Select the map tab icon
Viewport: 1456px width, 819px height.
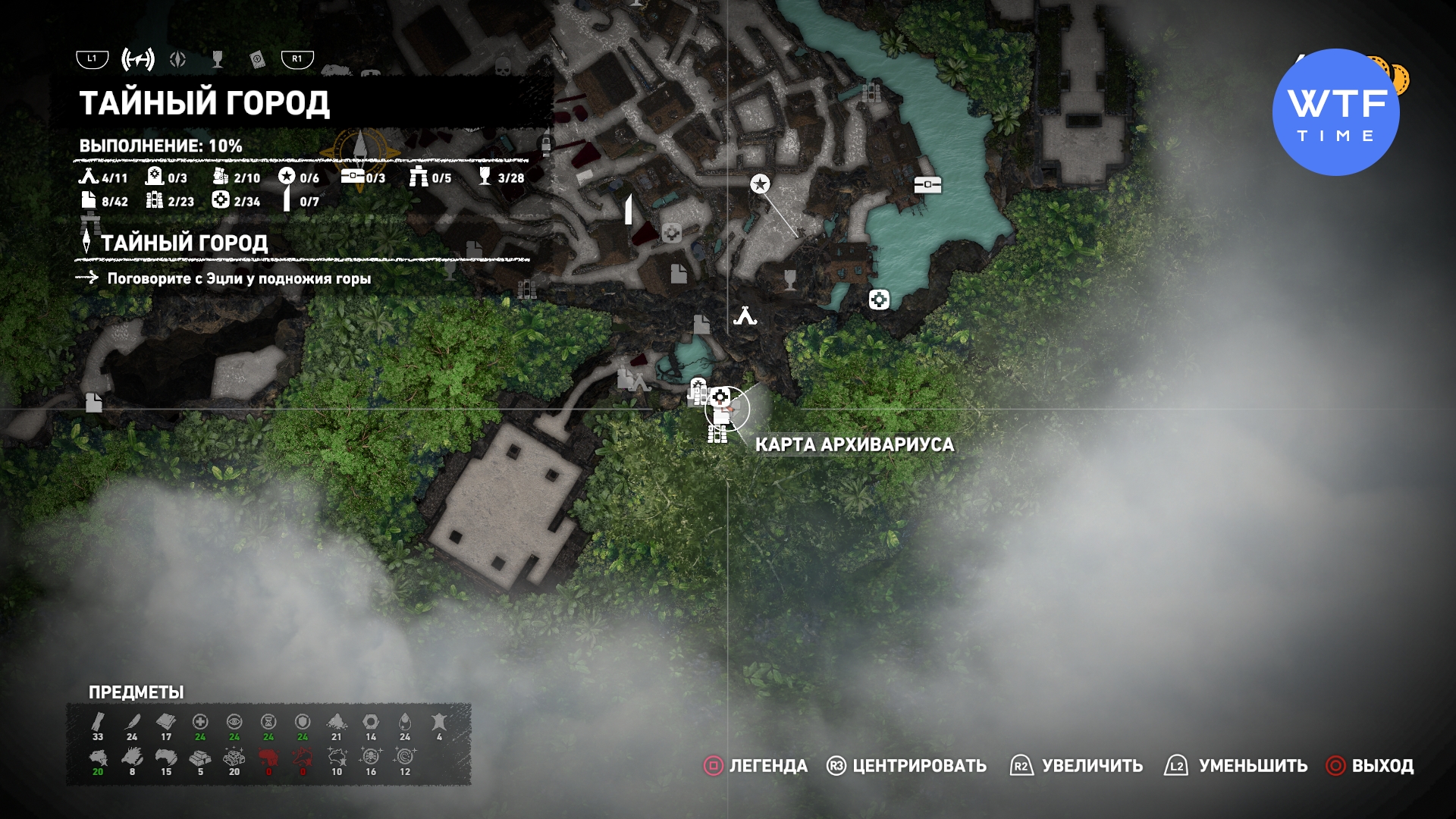pos(138,59)
